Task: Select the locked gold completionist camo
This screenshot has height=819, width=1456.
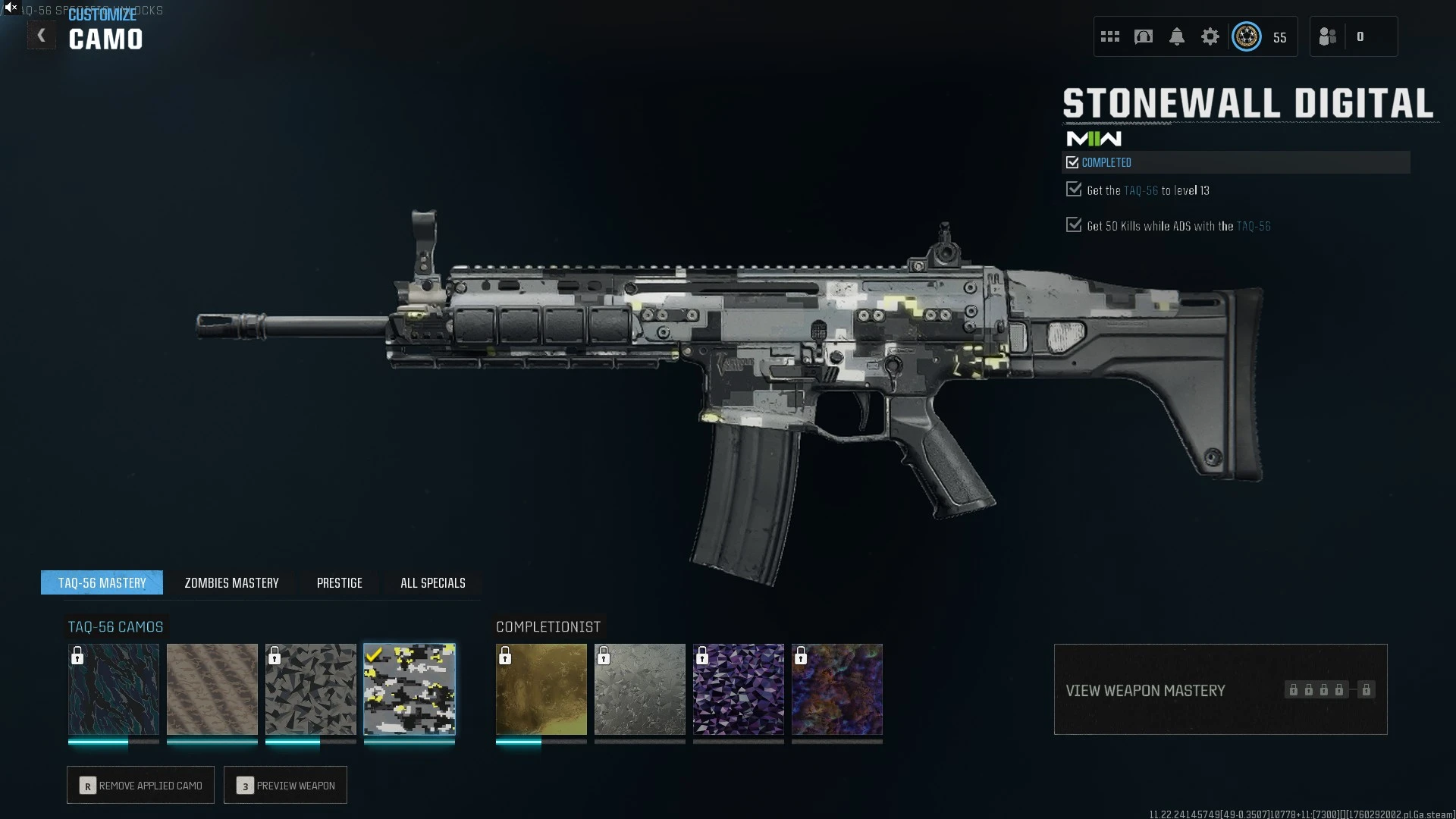Action: (541, 689)
